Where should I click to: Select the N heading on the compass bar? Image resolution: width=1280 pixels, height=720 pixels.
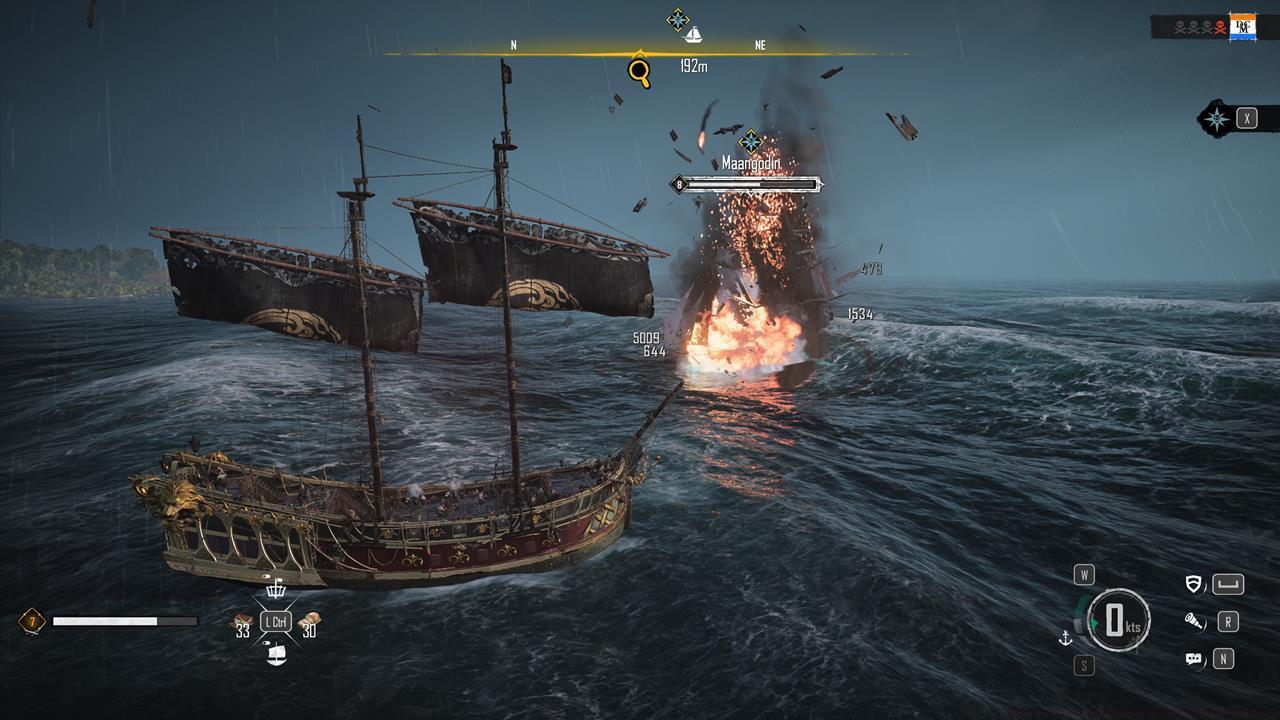(x=515, y=45)
